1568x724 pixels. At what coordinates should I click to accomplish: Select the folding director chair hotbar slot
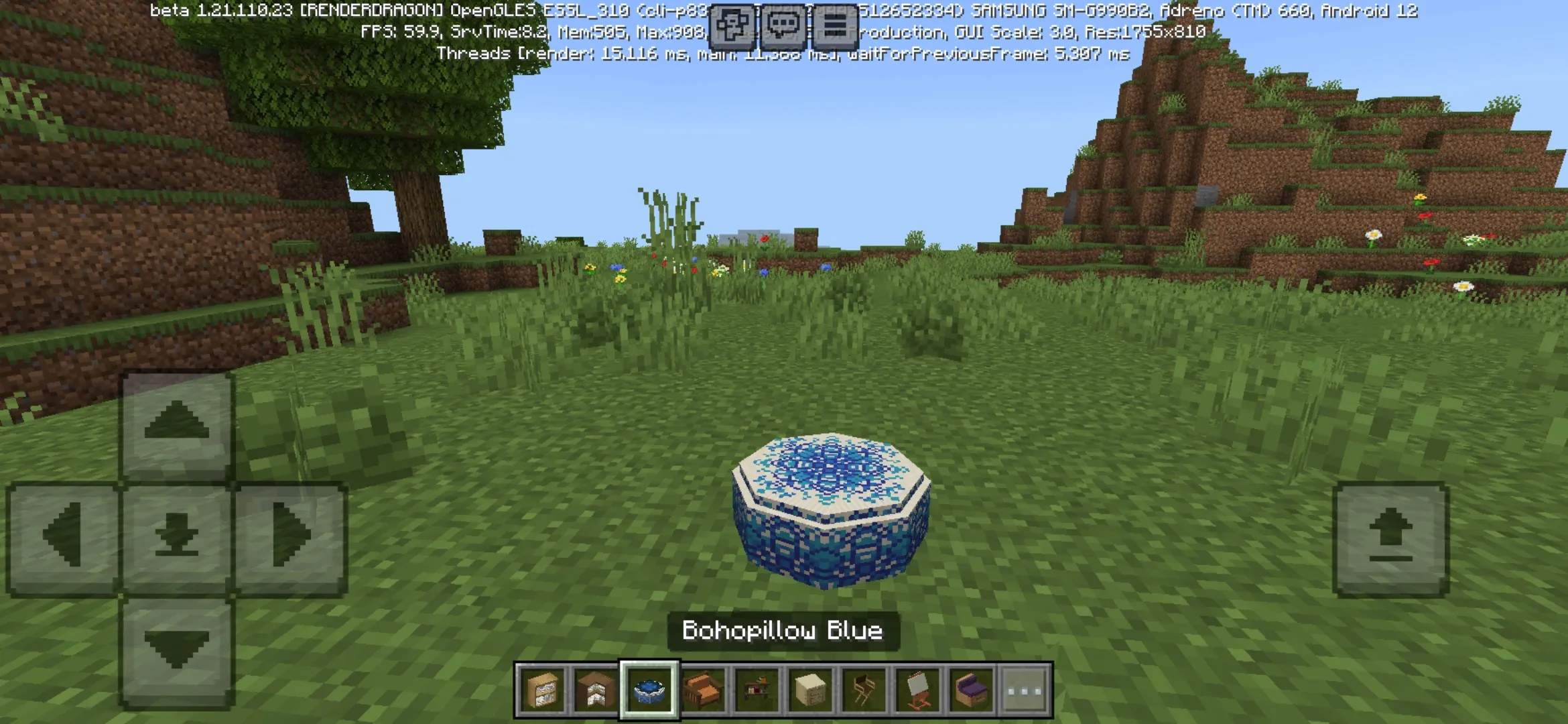pos(864,690)
